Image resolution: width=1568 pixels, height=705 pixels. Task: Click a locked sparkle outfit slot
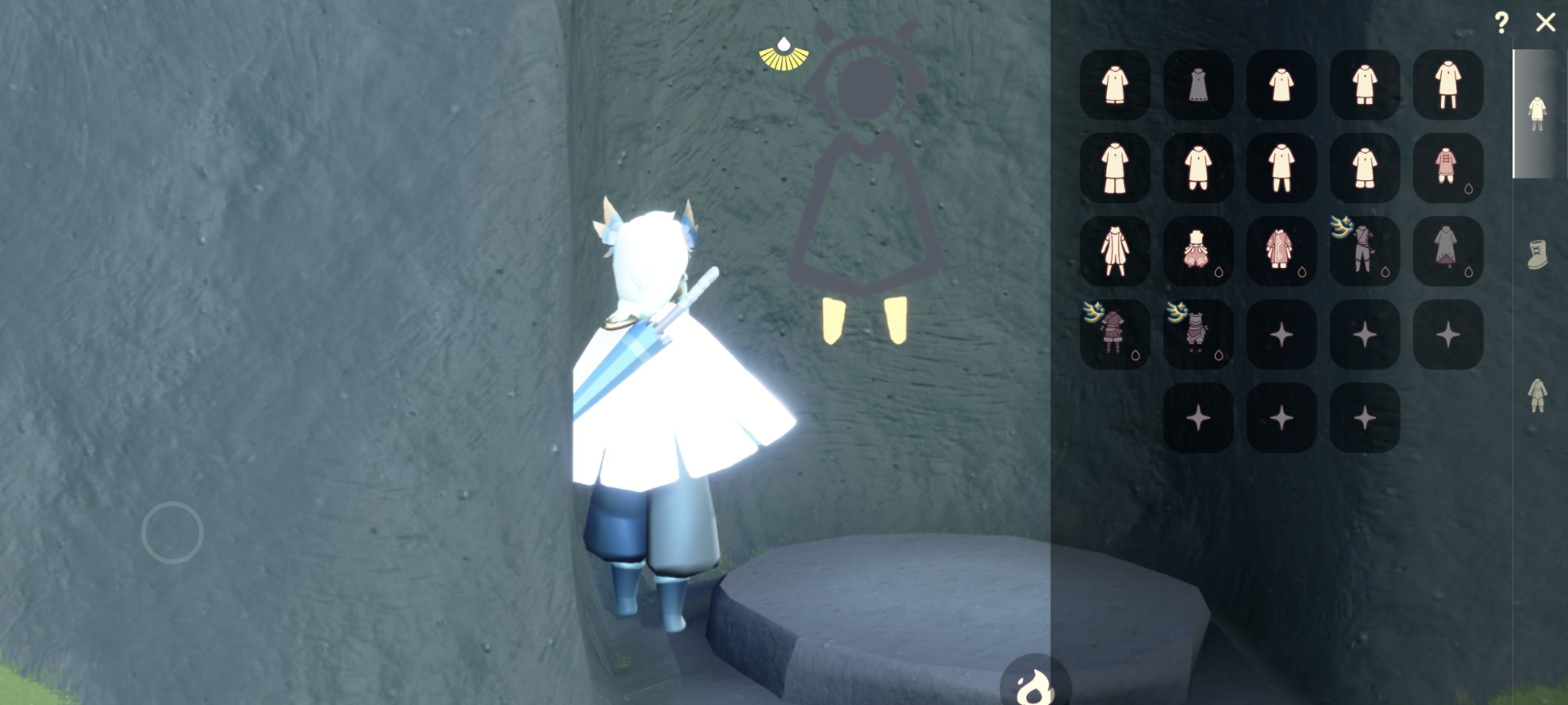(x=1282, y=334)
